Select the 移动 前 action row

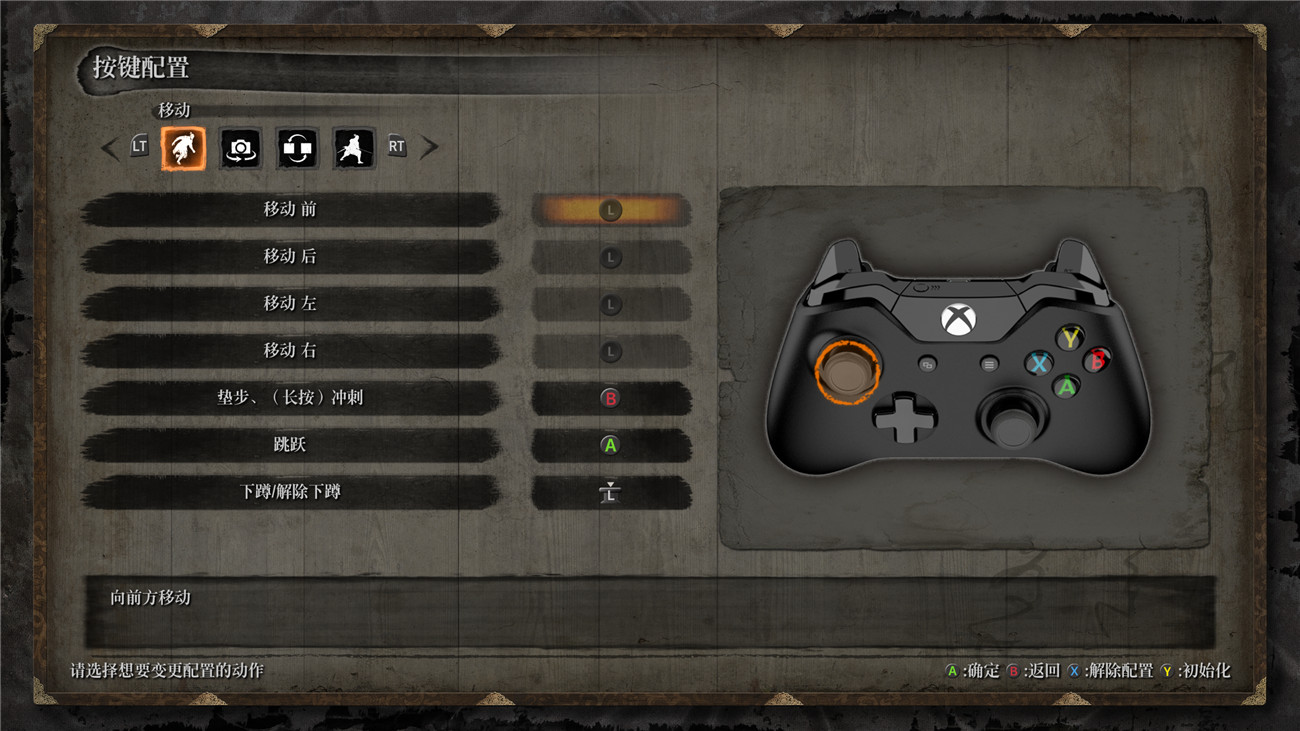290,210
